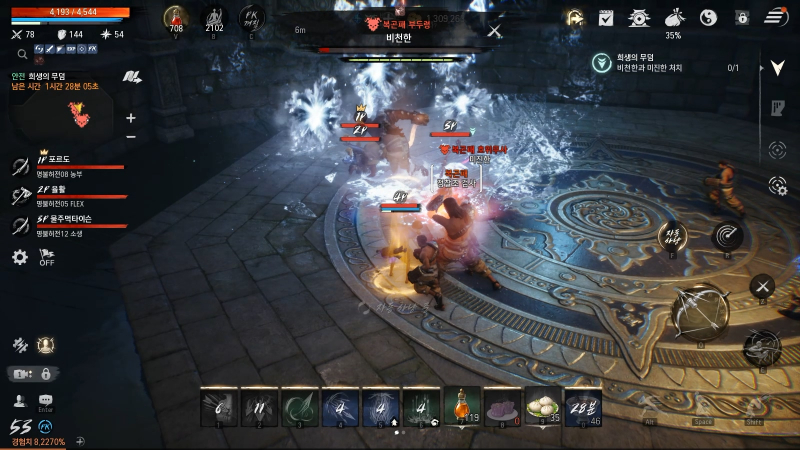Open party settings gear icon
Image resolution: width=800 pixels, height=450 pixels.
(x=20, y=257)
